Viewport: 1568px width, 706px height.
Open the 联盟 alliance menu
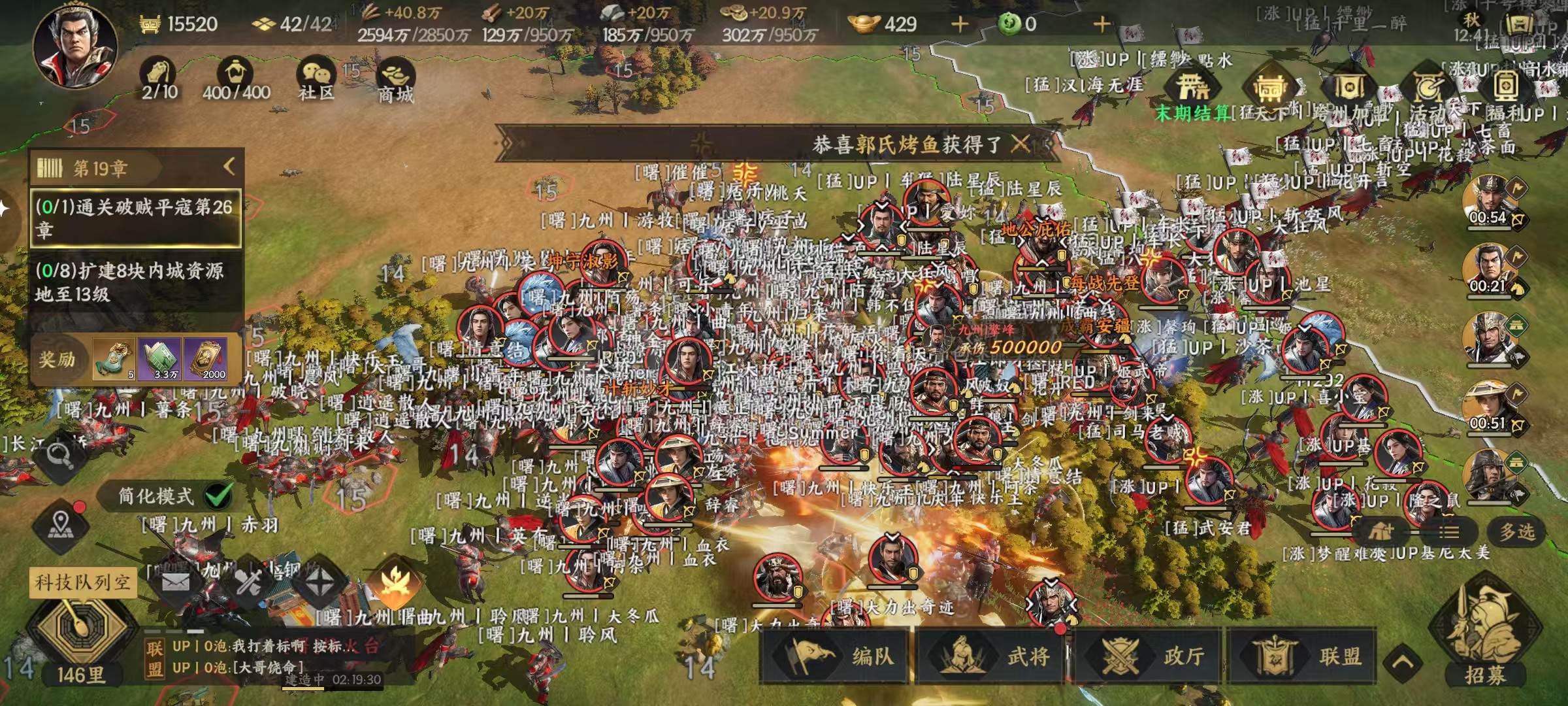coord(1303,656)
